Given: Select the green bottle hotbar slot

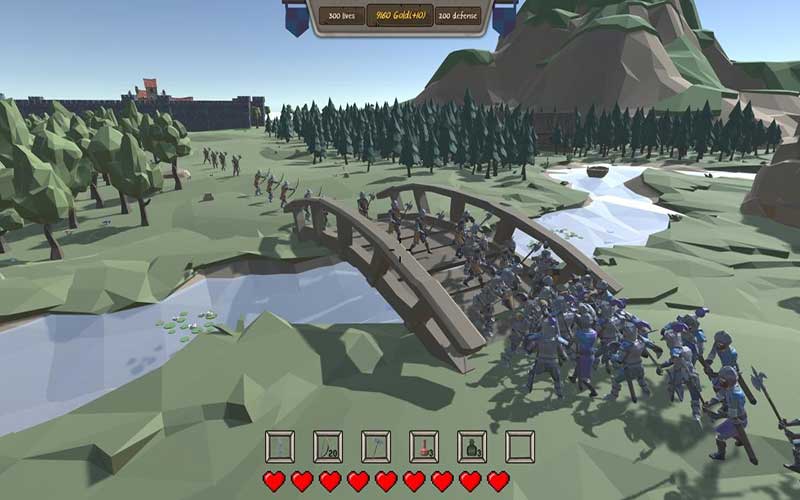Looking at the screenshot, I should point(472,446).
